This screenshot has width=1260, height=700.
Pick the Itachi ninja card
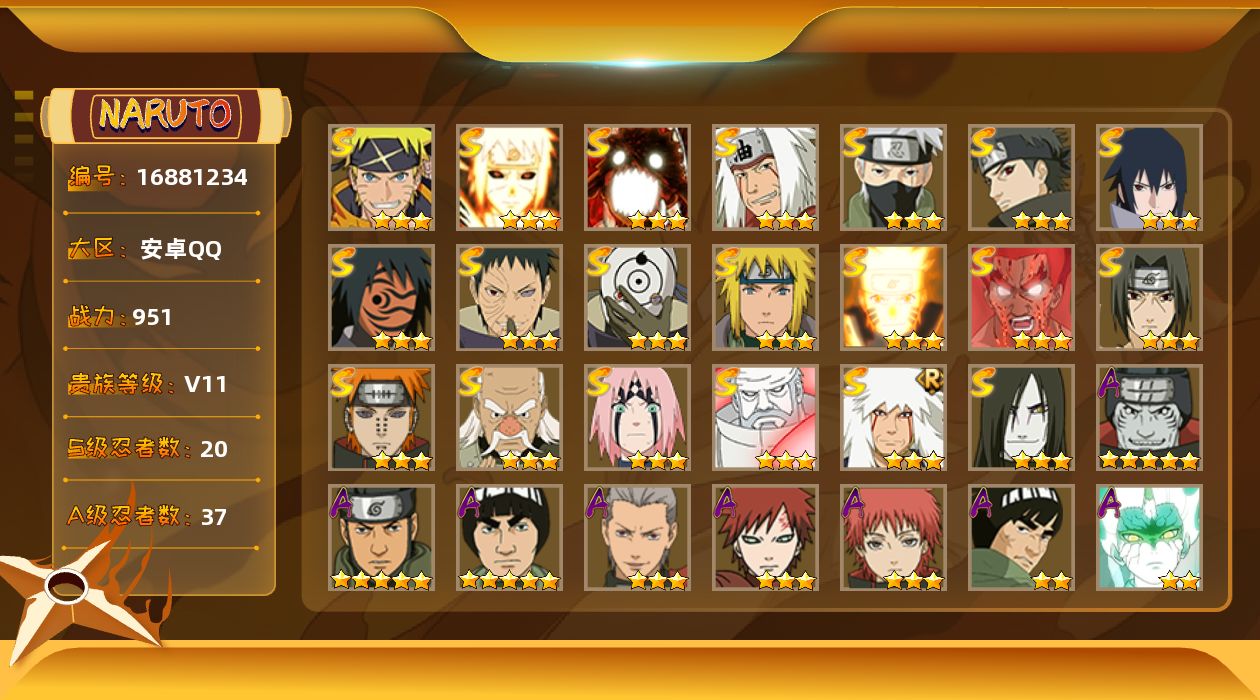[x=1149, y=298]
